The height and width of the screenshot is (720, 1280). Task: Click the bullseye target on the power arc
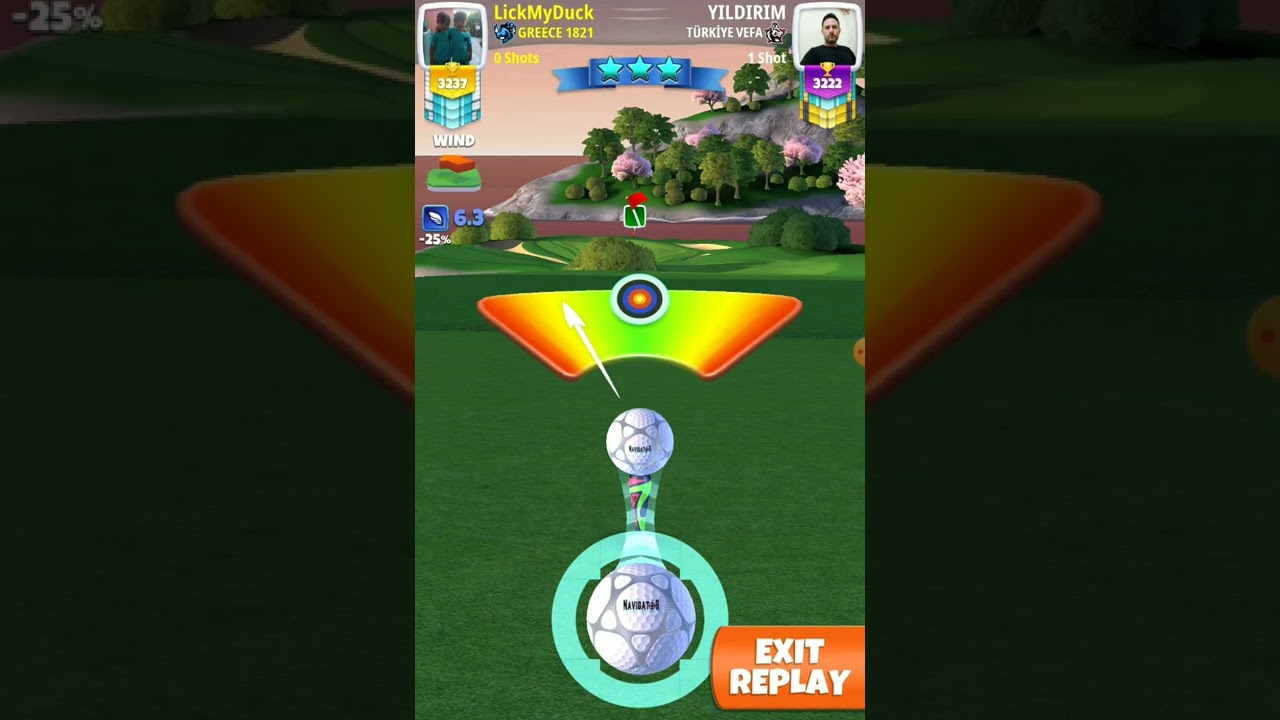[640, 298]
